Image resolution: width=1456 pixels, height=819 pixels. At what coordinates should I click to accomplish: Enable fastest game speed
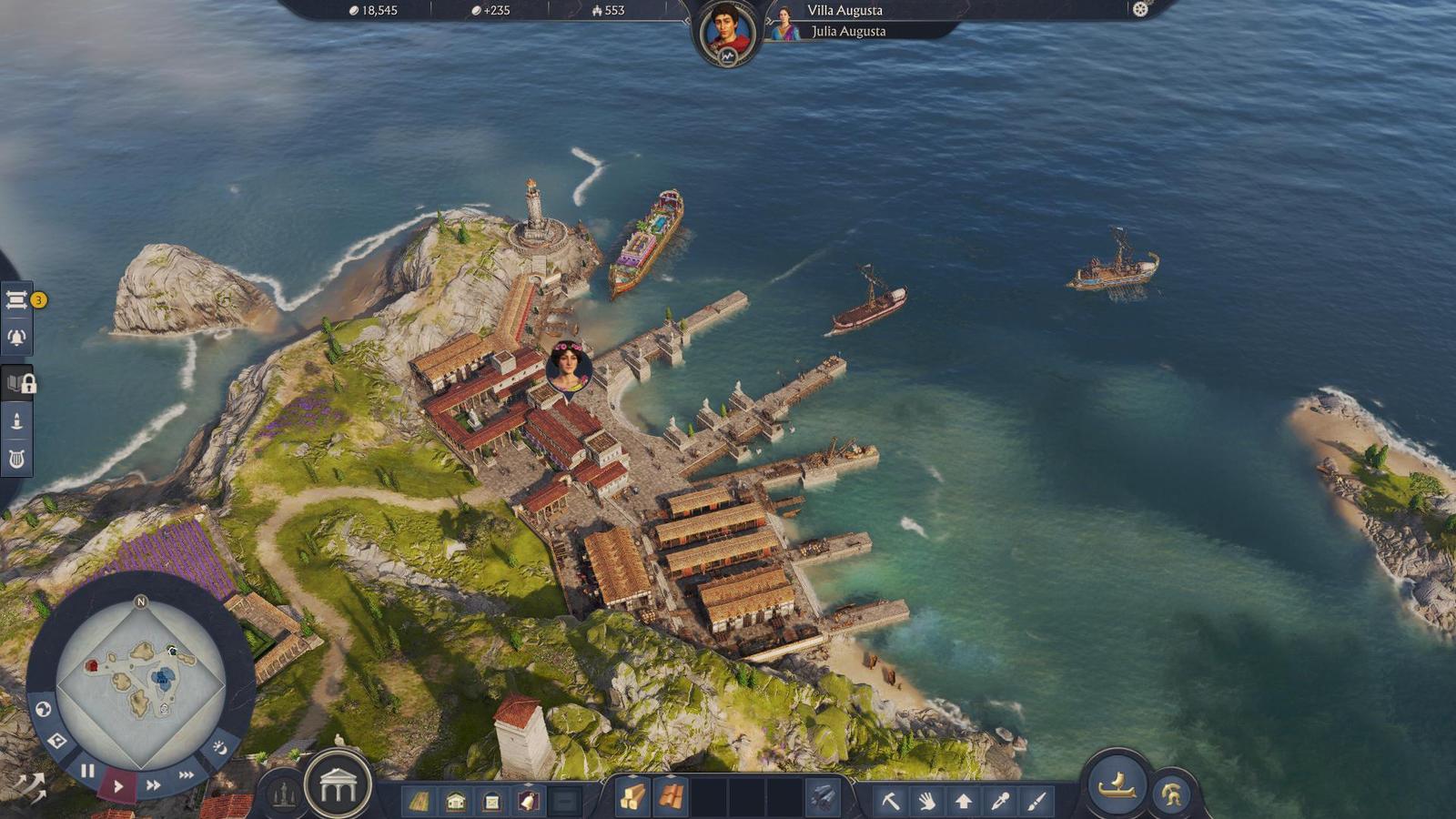pyautogui.click(x=186, y=774)
